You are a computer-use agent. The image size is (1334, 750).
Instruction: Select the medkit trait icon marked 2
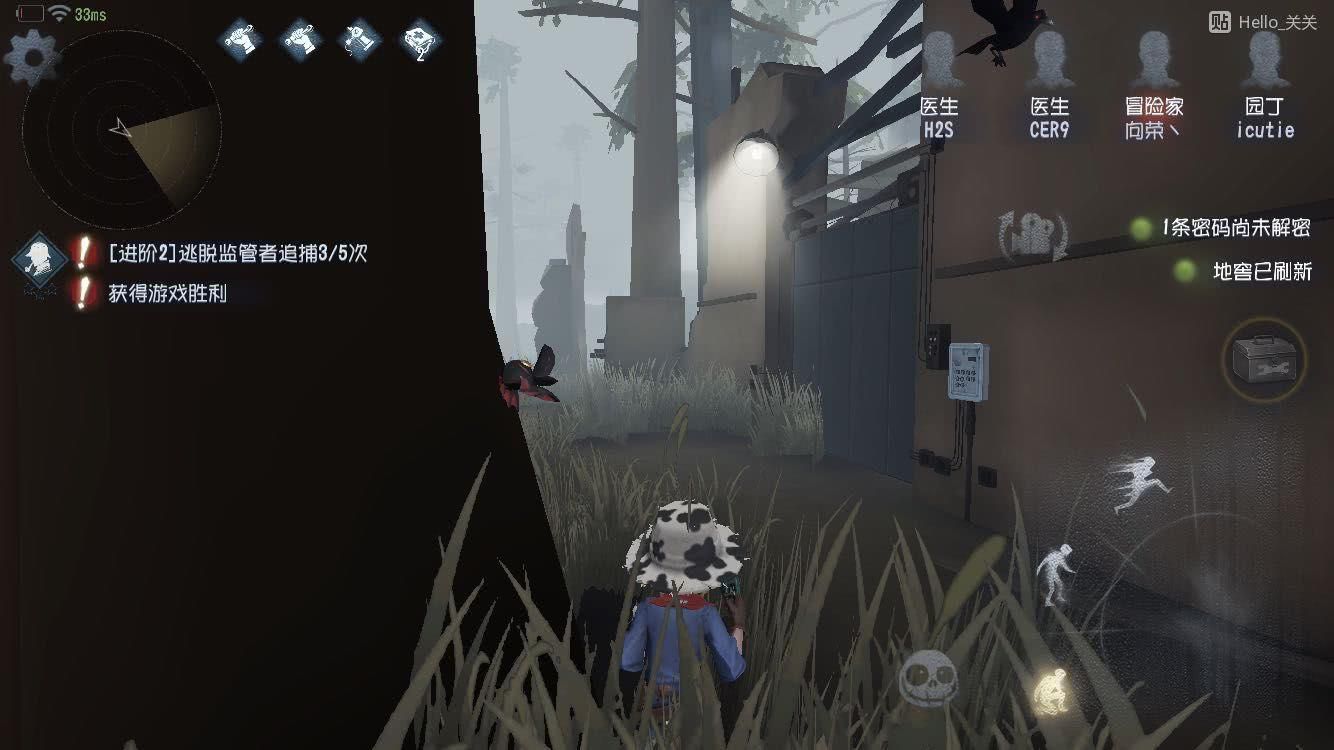pos(422,42)
